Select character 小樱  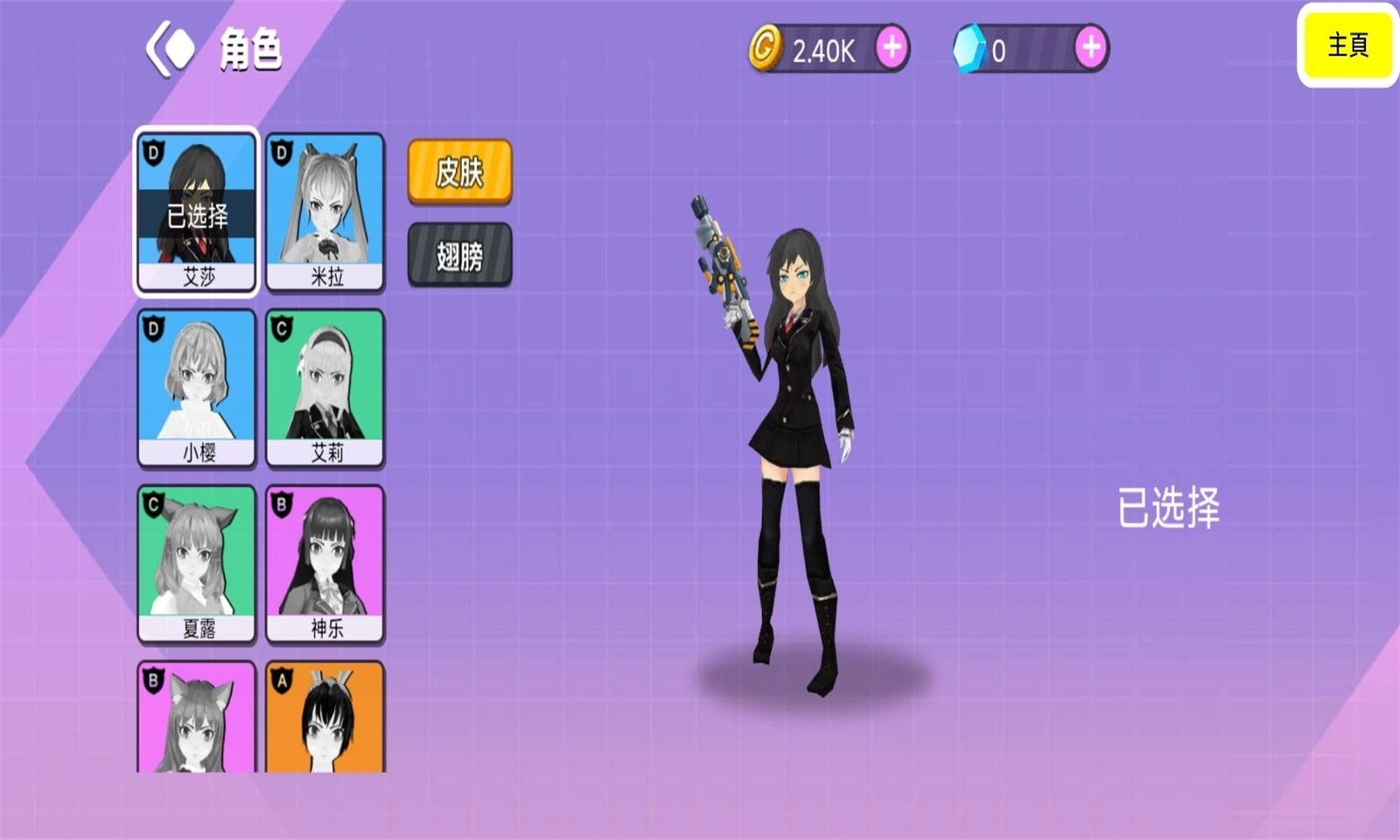pyautogui.click(x=196, y=388)
